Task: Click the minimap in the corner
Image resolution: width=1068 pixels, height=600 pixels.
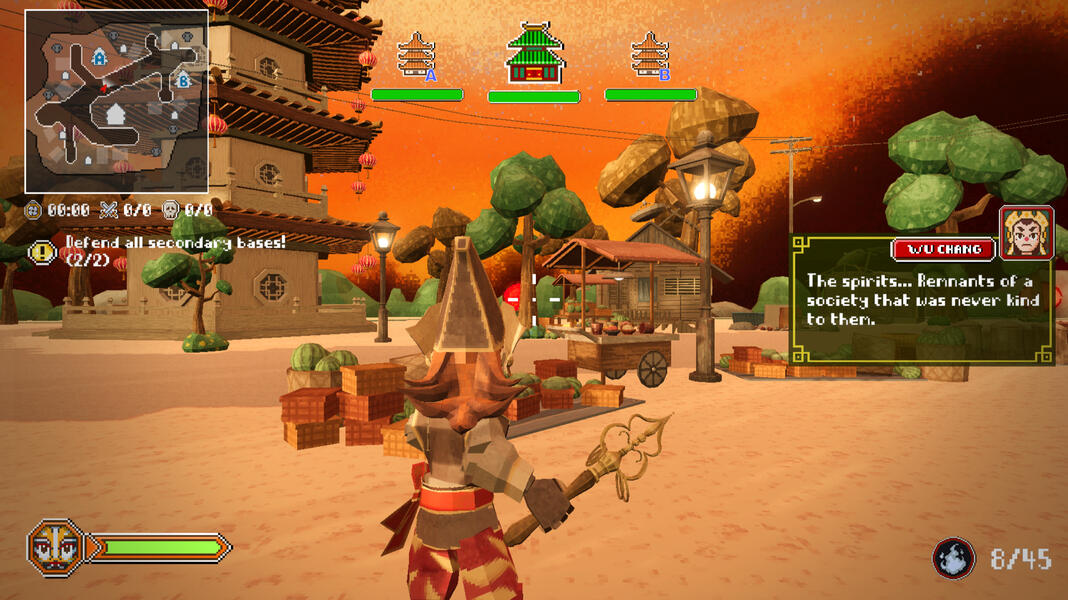Action: pyautogui.click(x=116, y=102)
